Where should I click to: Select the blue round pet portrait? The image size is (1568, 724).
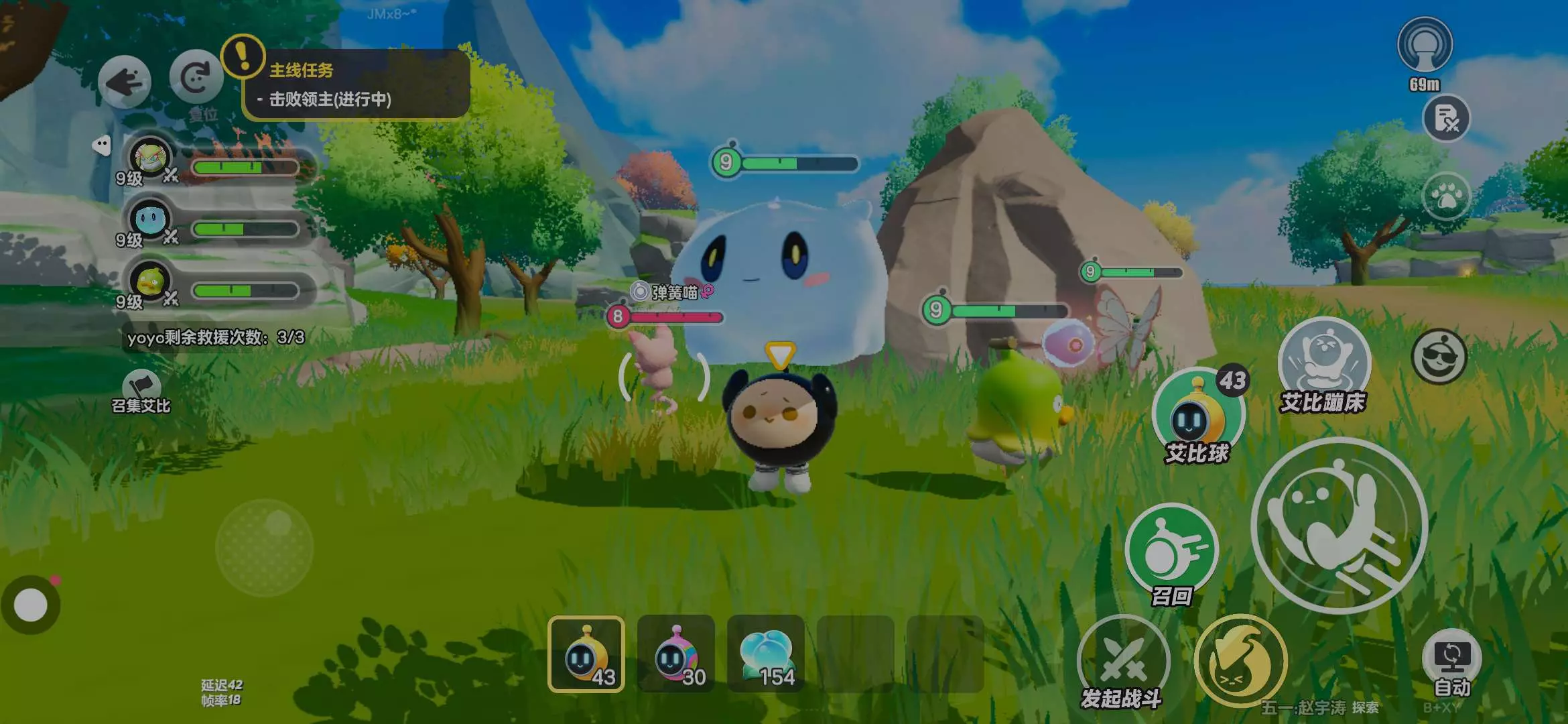[x=150, y=219]
